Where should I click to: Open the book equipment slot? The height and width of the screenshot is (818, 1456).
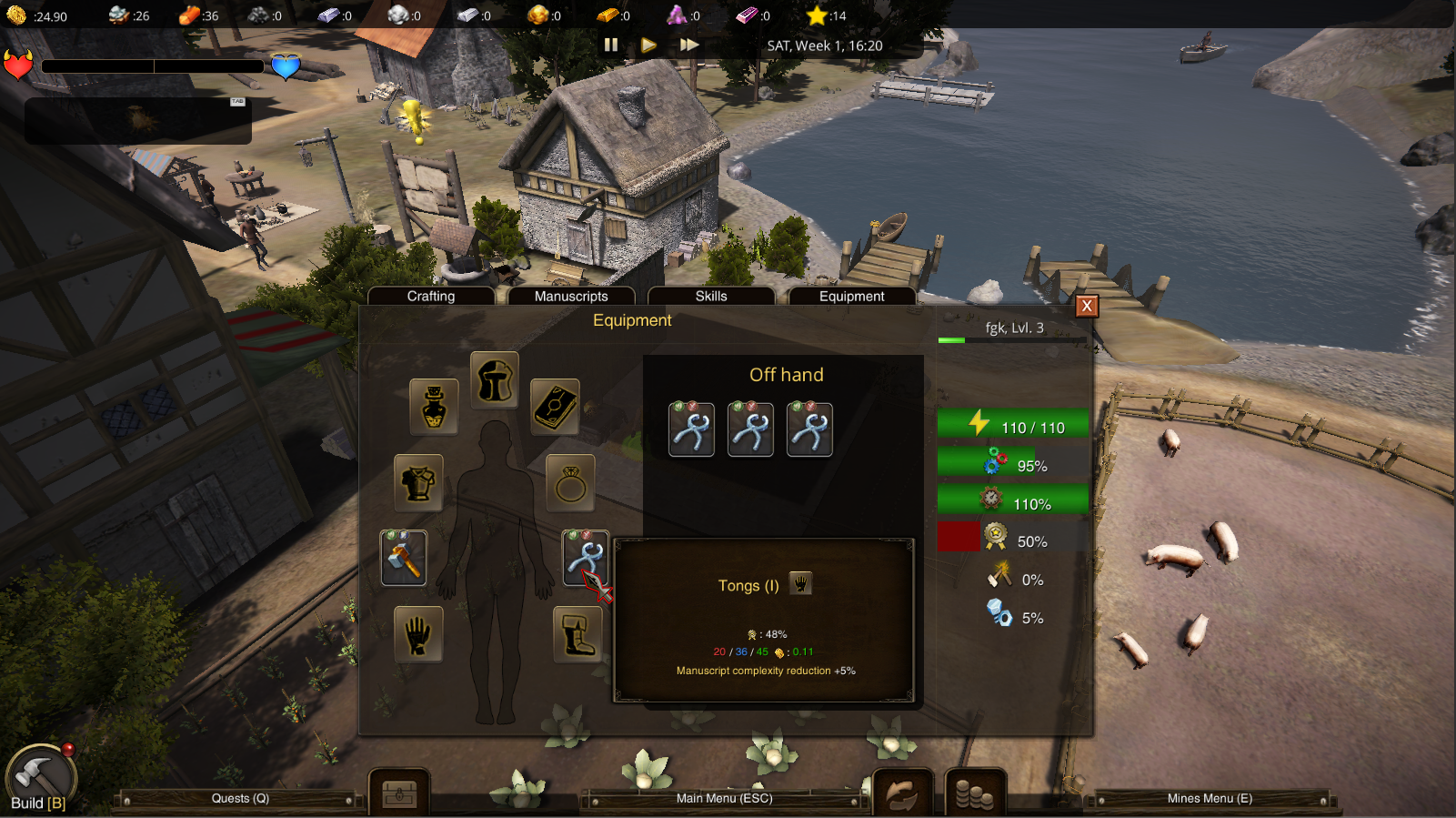(555, 406)
